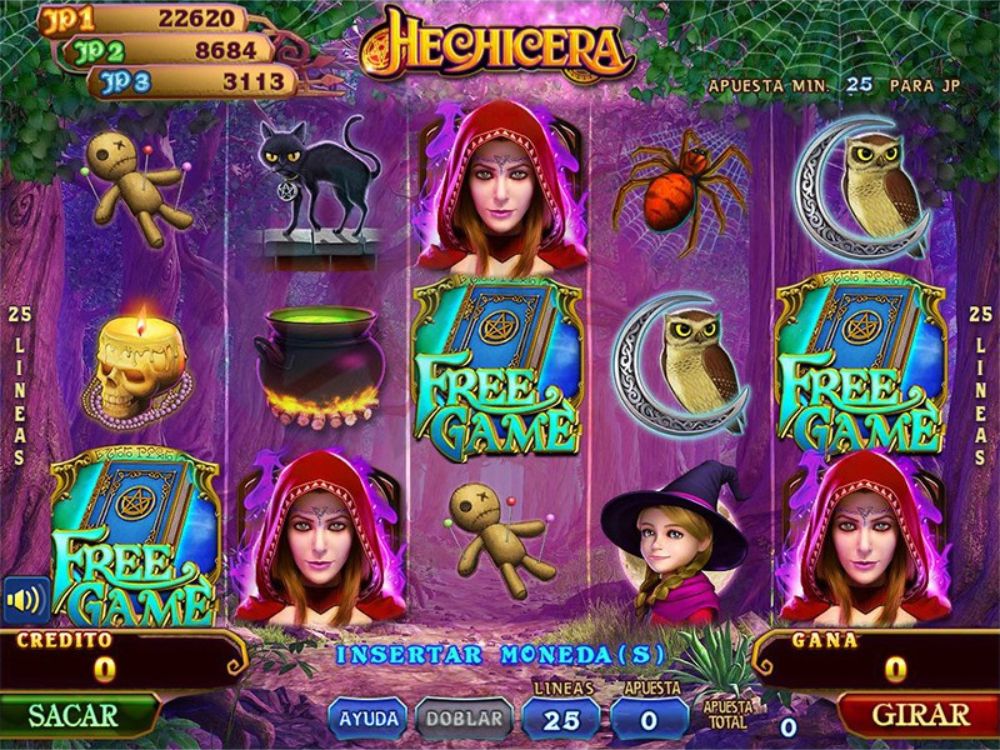The height and width of the screenshot is (750, 1000).
Task: Cash out using the SACAR button
Action: coord(74,715)
